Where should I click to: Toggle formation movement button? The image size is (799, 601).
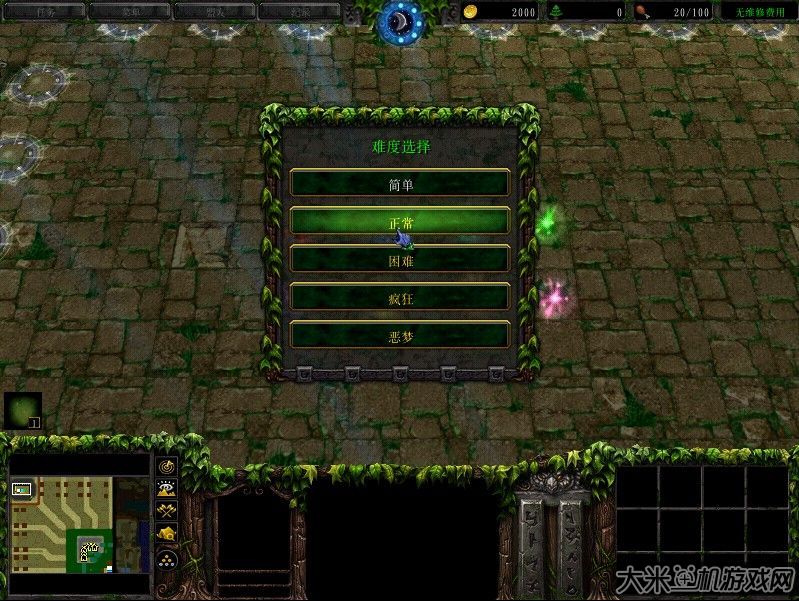point(166,558)
